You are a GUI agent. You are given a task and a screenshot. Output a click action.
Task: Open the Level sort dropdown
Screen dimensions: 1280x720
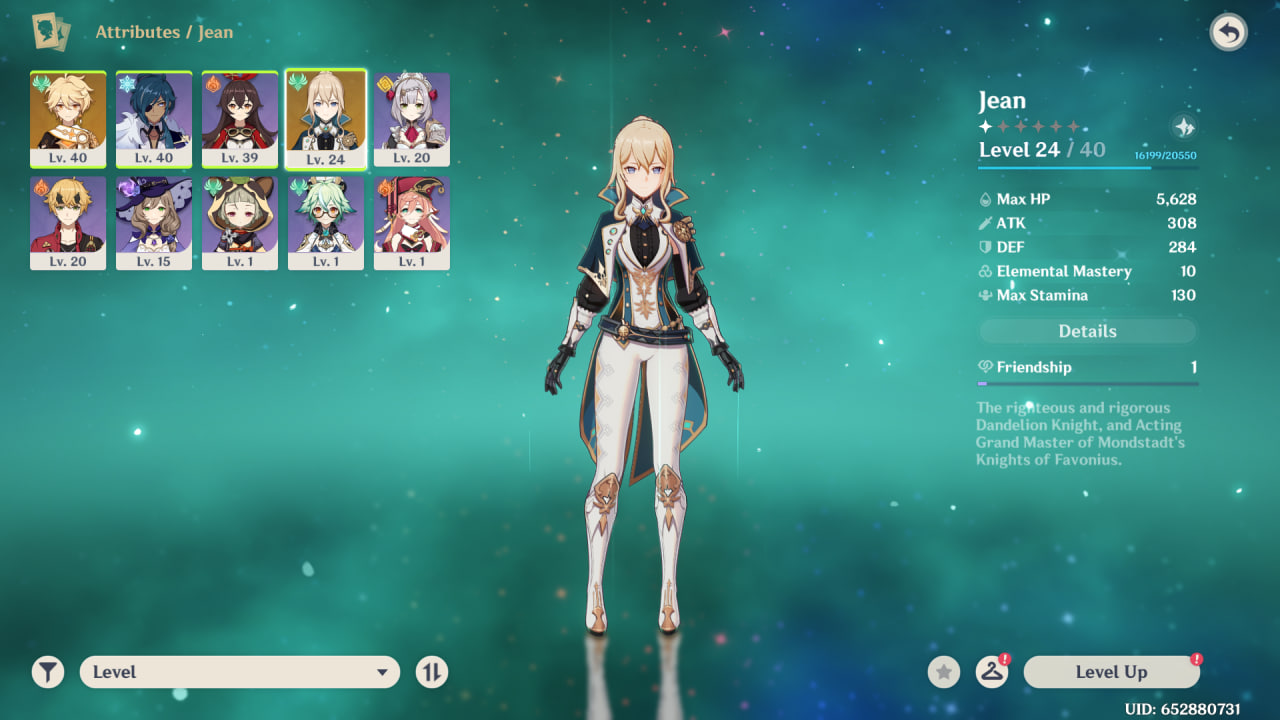pyautogui.click(x=240, y=672)
